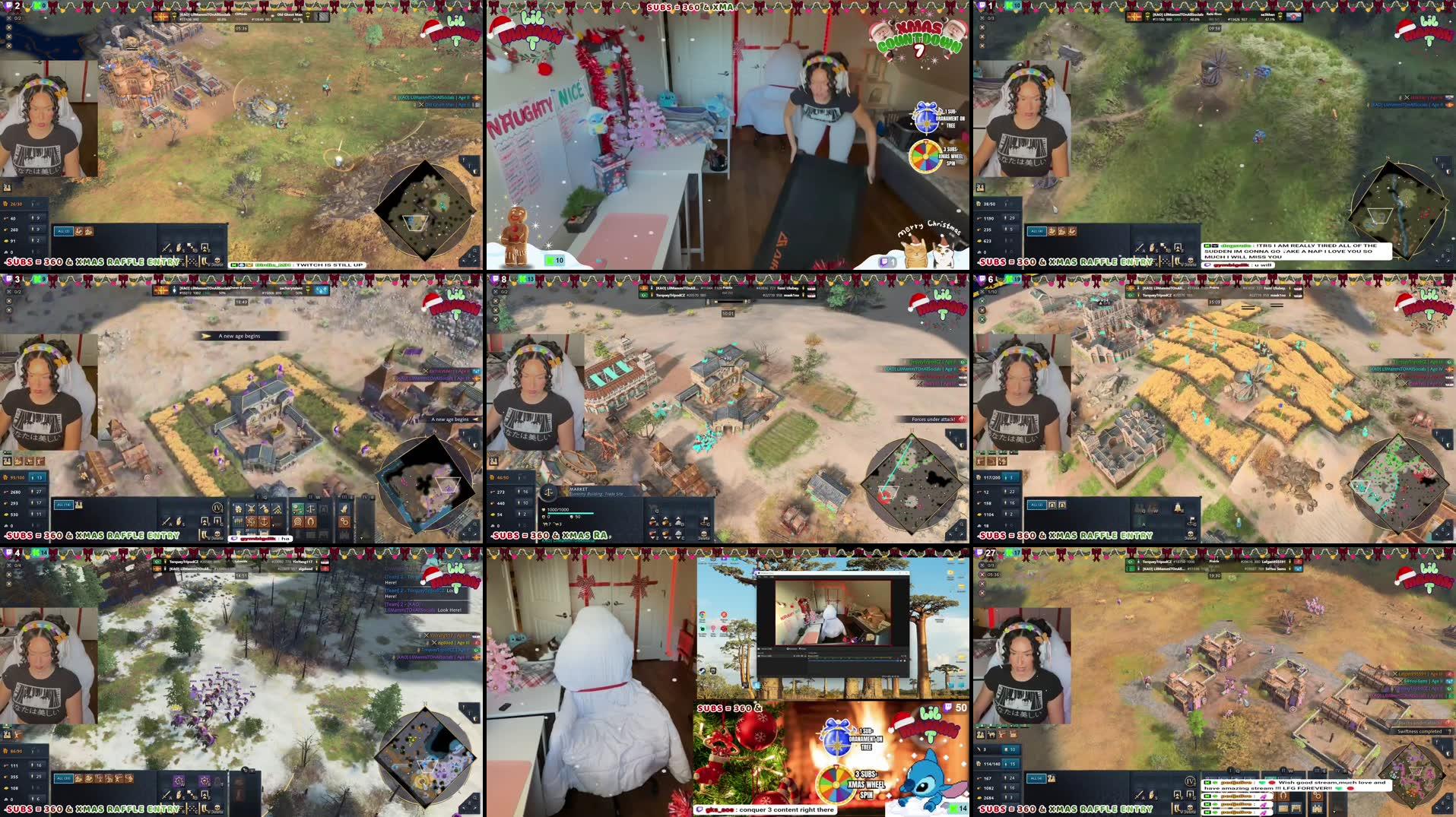Click the scales Market portrait icon
Screen dimensions: 1456x817
(x=549, y=492)
